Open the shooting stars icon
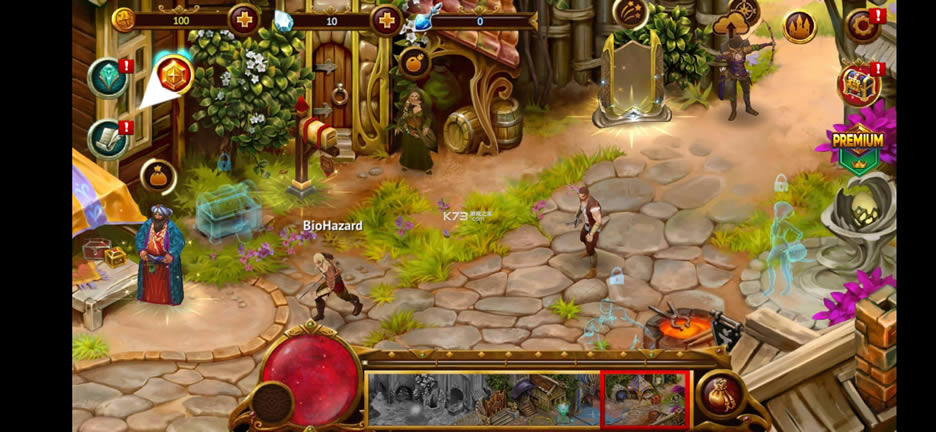The image size is (936, 432). 631,13
